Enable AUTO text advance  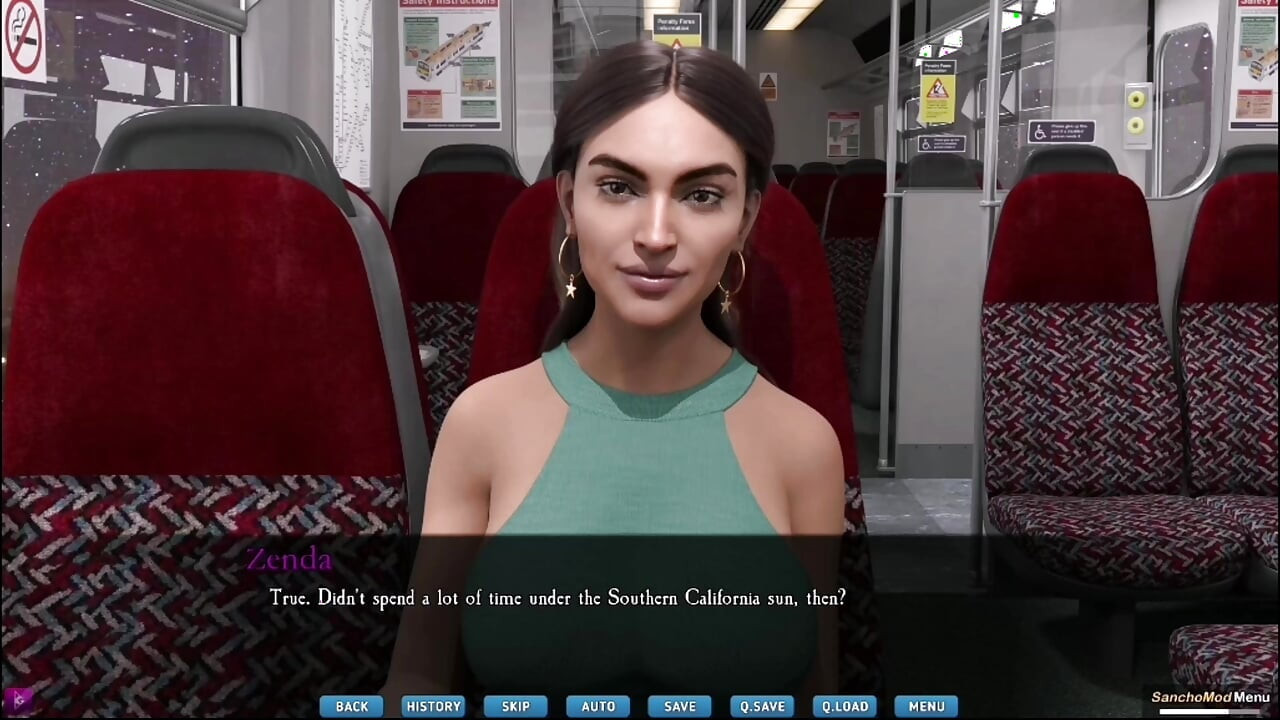tap(597, 706)
